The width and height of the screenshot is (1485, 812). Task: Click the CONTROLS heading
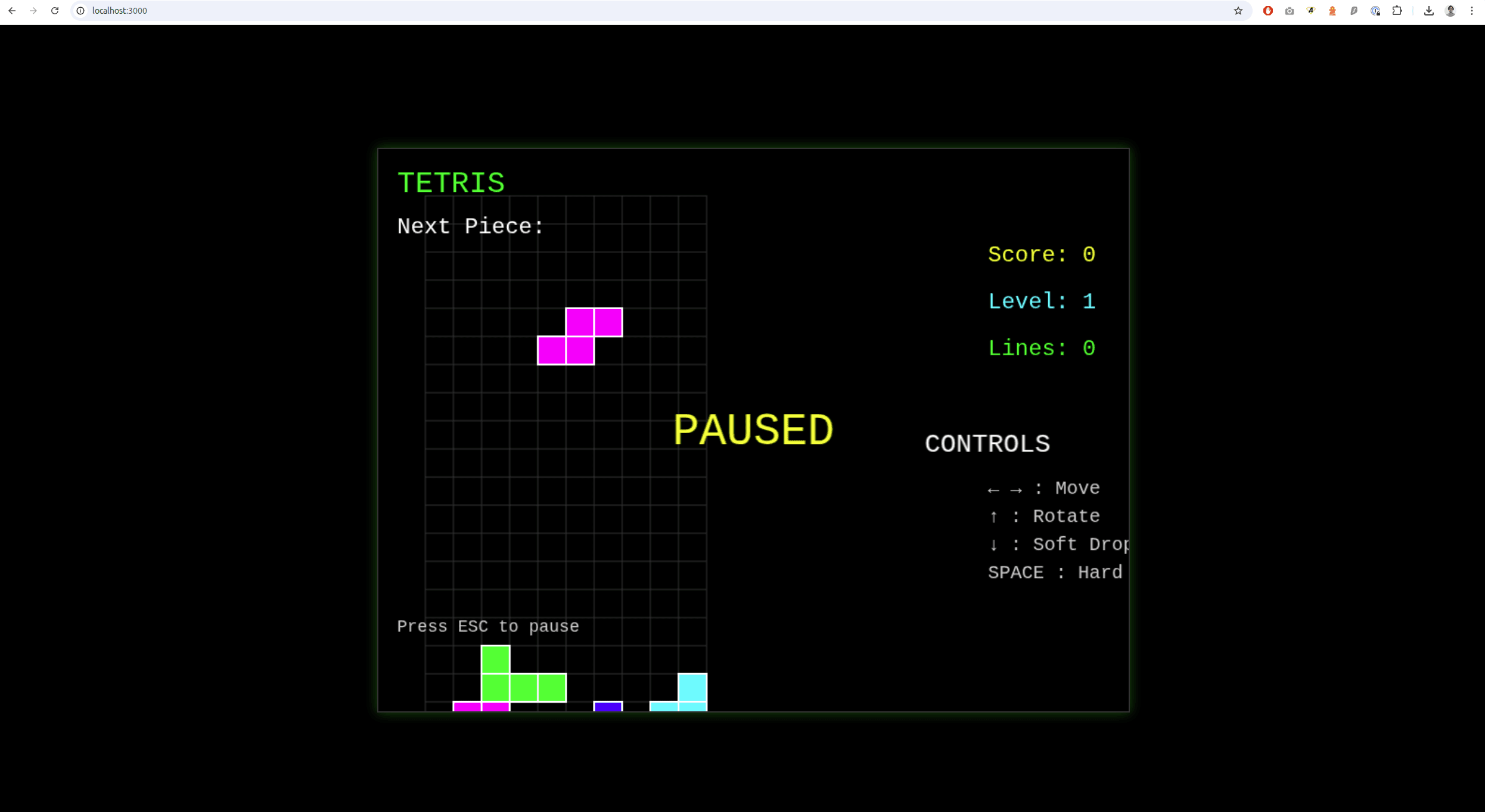pyautogui.click(x=987, y=443)
